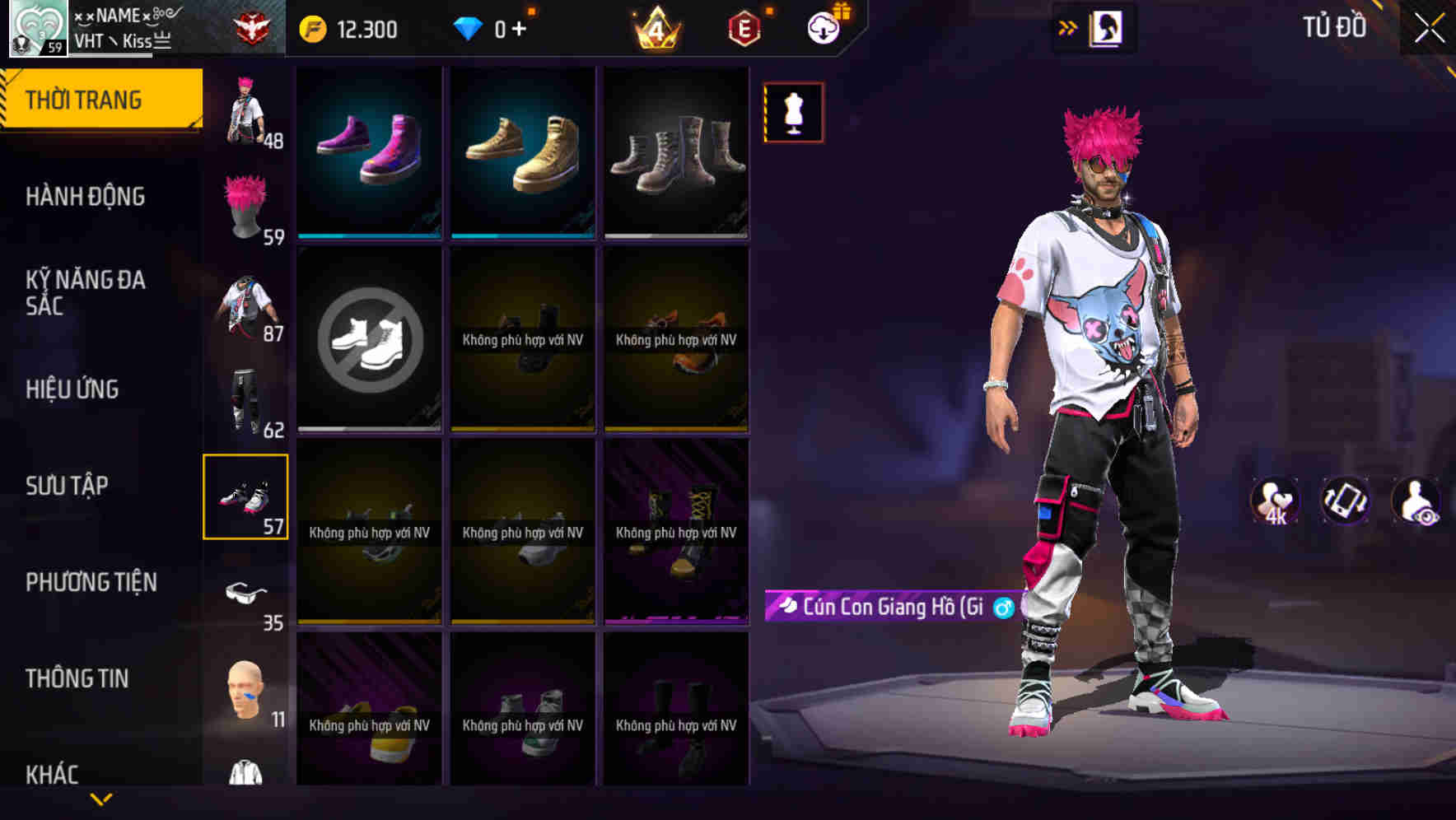Open the red E badge icon
Screen dimensions: 1456x820
pyautogui.click(x=744, y=27)
